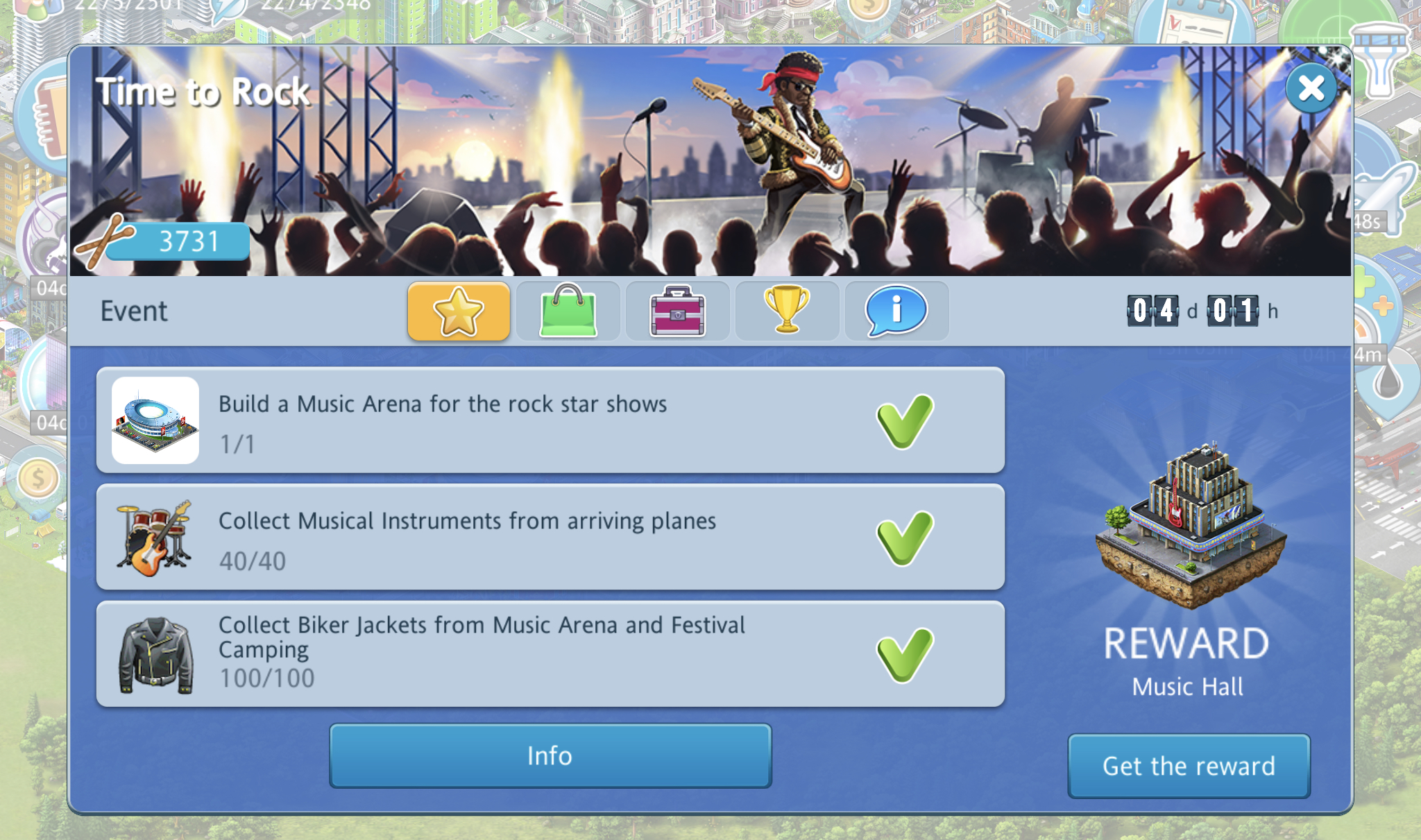Tap the drumstick points counter icon
This screenshot has height=840, width=1421.
[x=104, y=242]
